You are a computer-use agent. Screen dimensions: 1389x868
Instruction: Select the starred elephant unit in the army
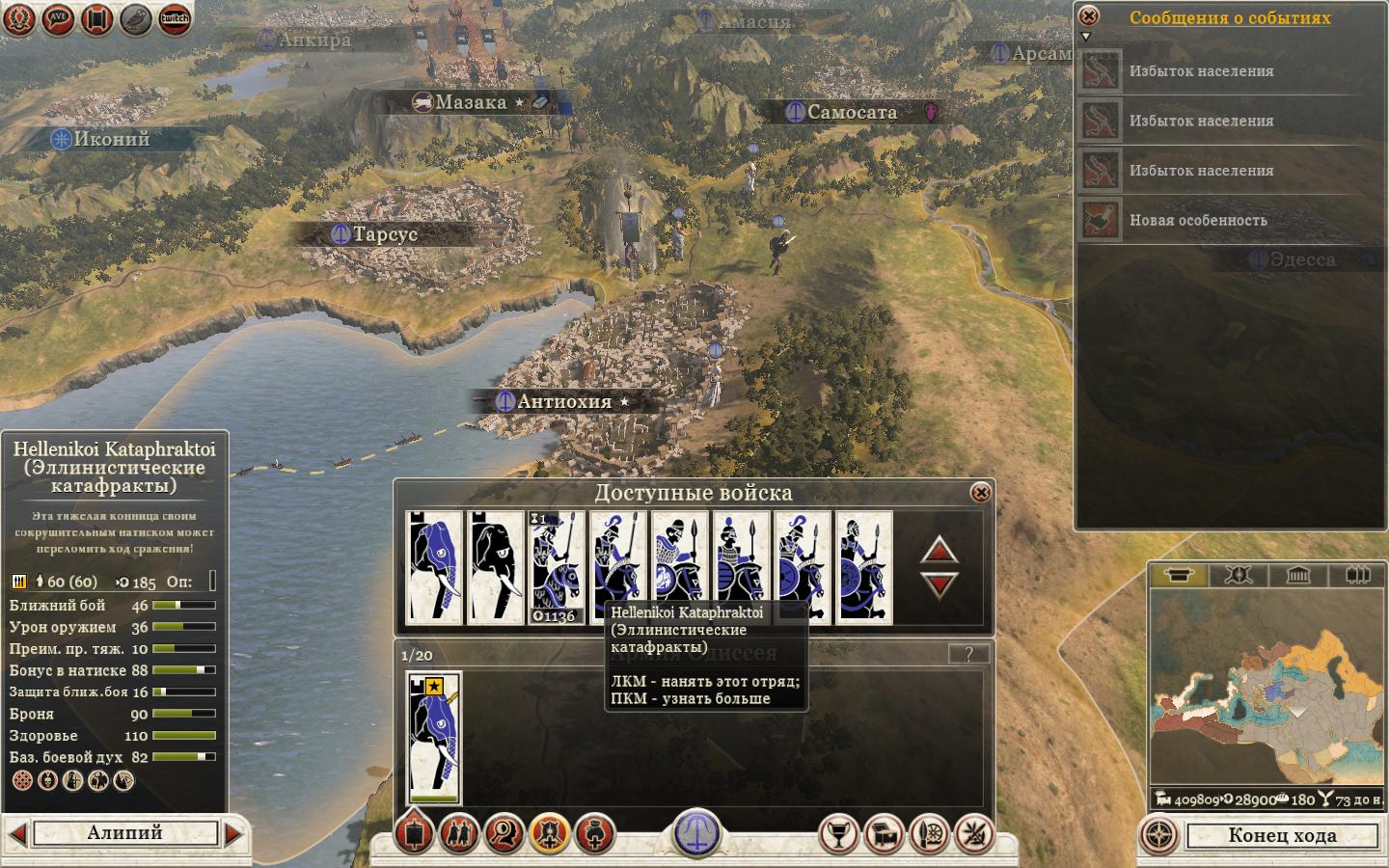434,738
